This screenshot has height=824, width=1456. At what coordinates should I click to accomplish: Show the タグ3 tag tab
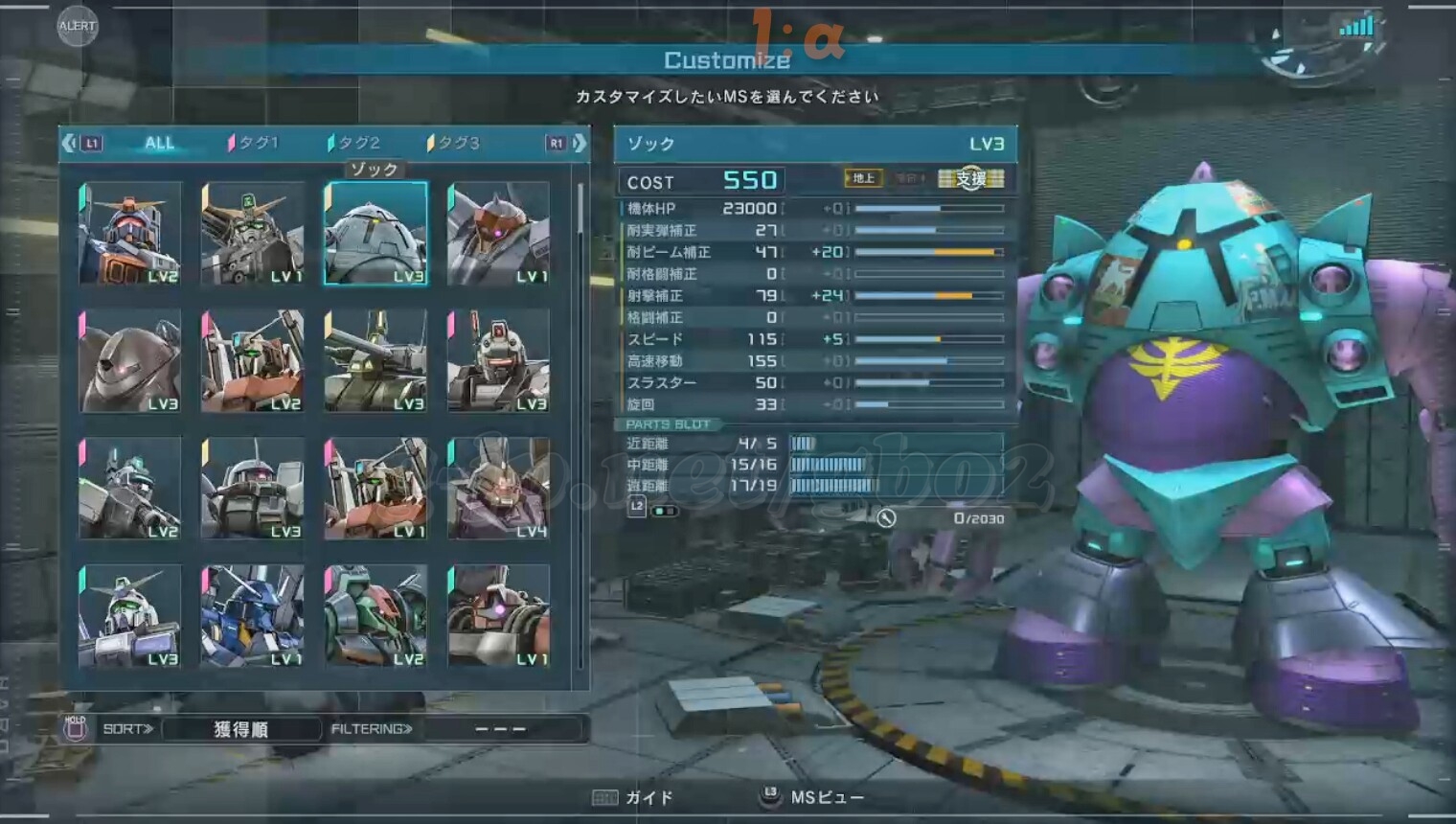pos(456,143)
